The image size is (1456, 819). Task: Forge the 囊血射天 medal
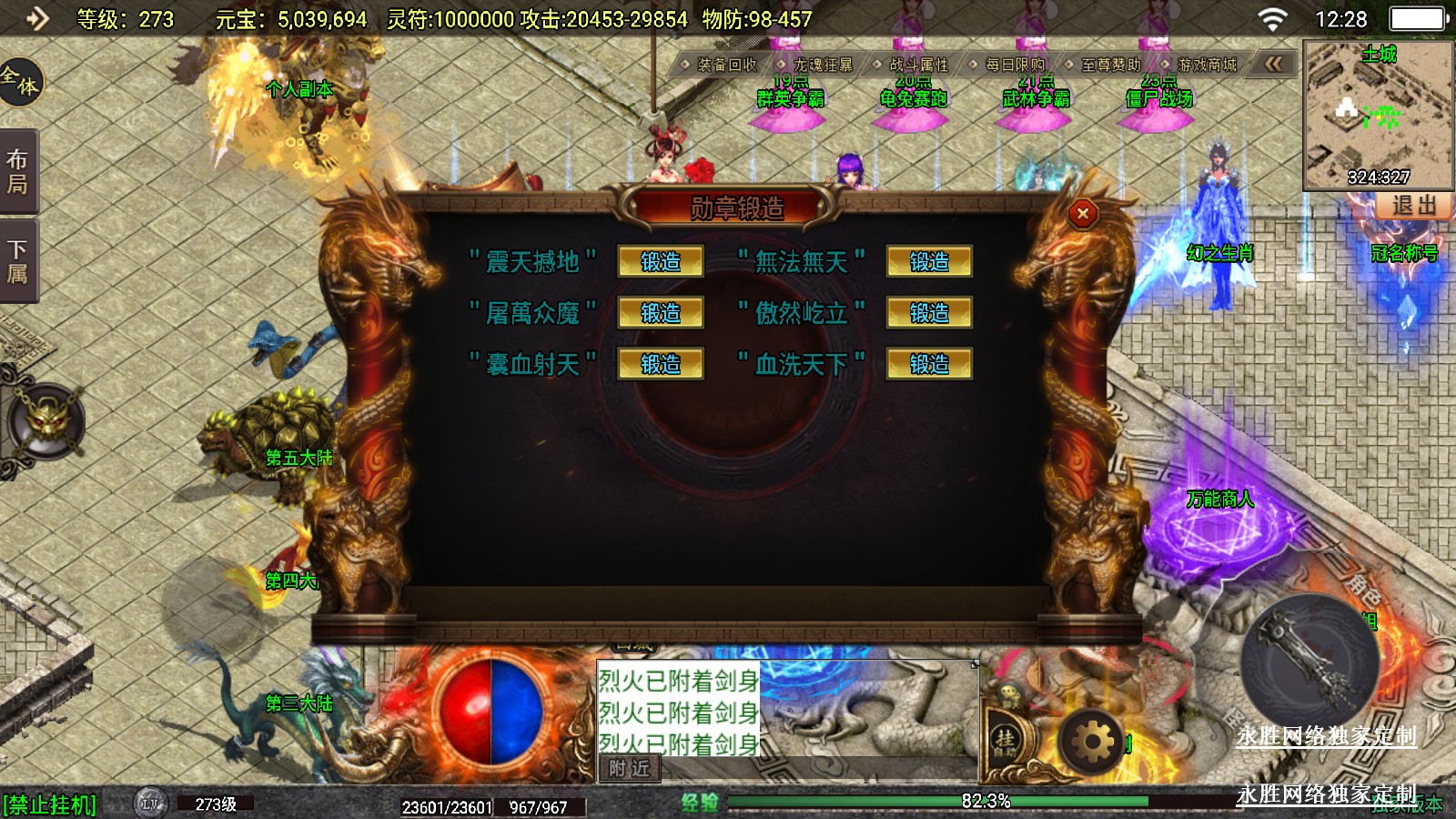pos(661,364)
